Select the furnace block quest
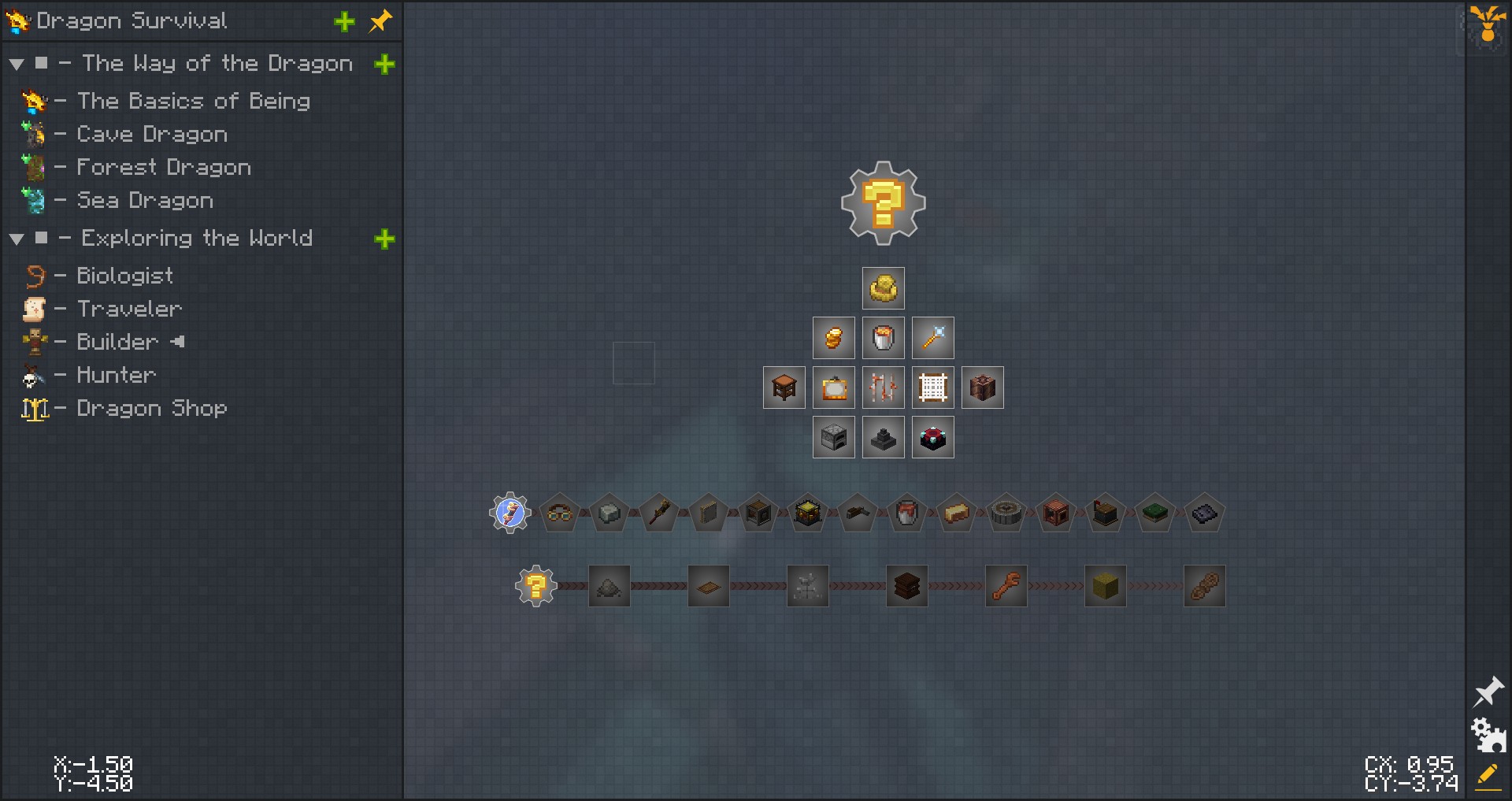The height and width of the screenshot is (801, 1512). point(833,437)
